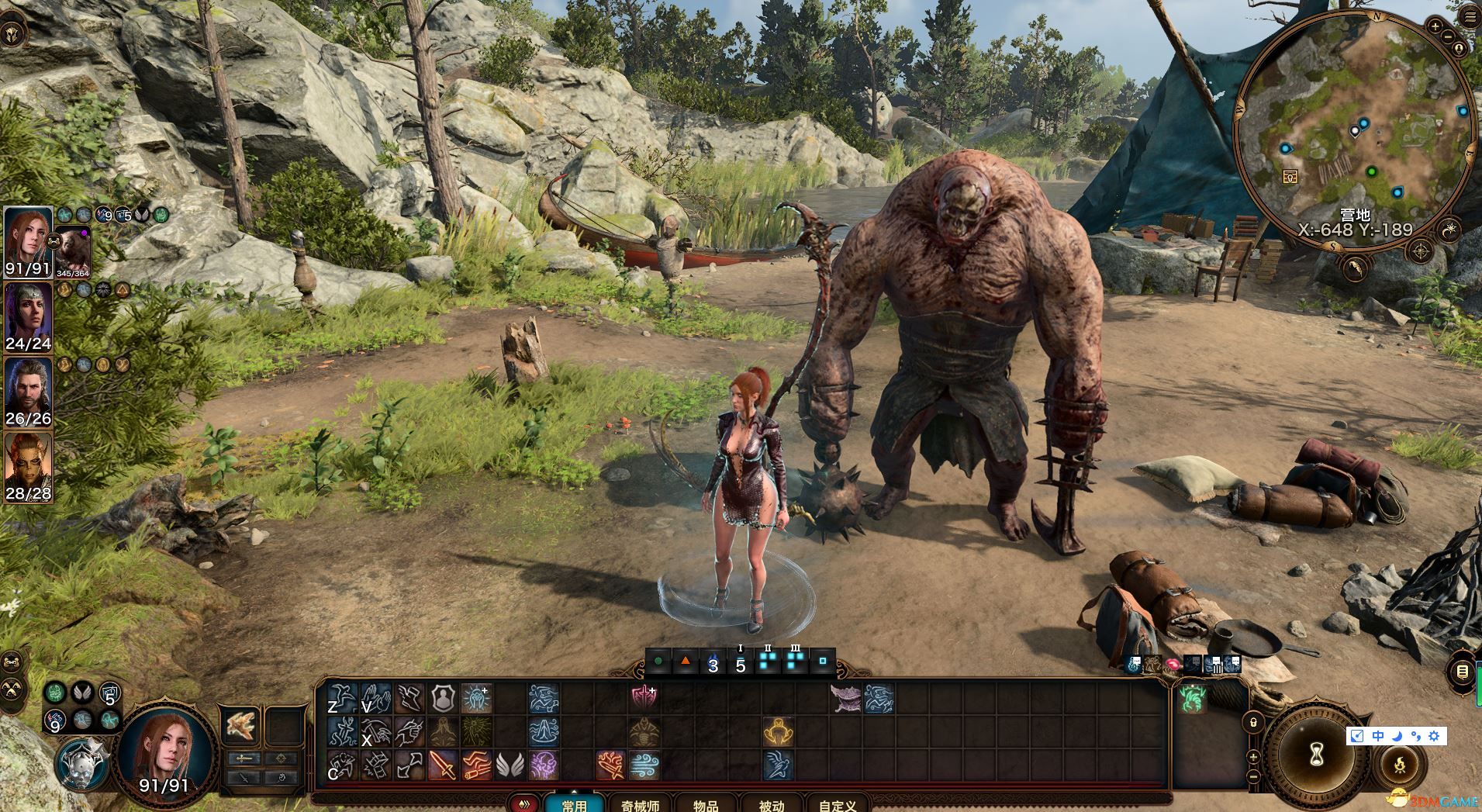
Task: Zoom in the minimap with plus button
Action: 1435,26
